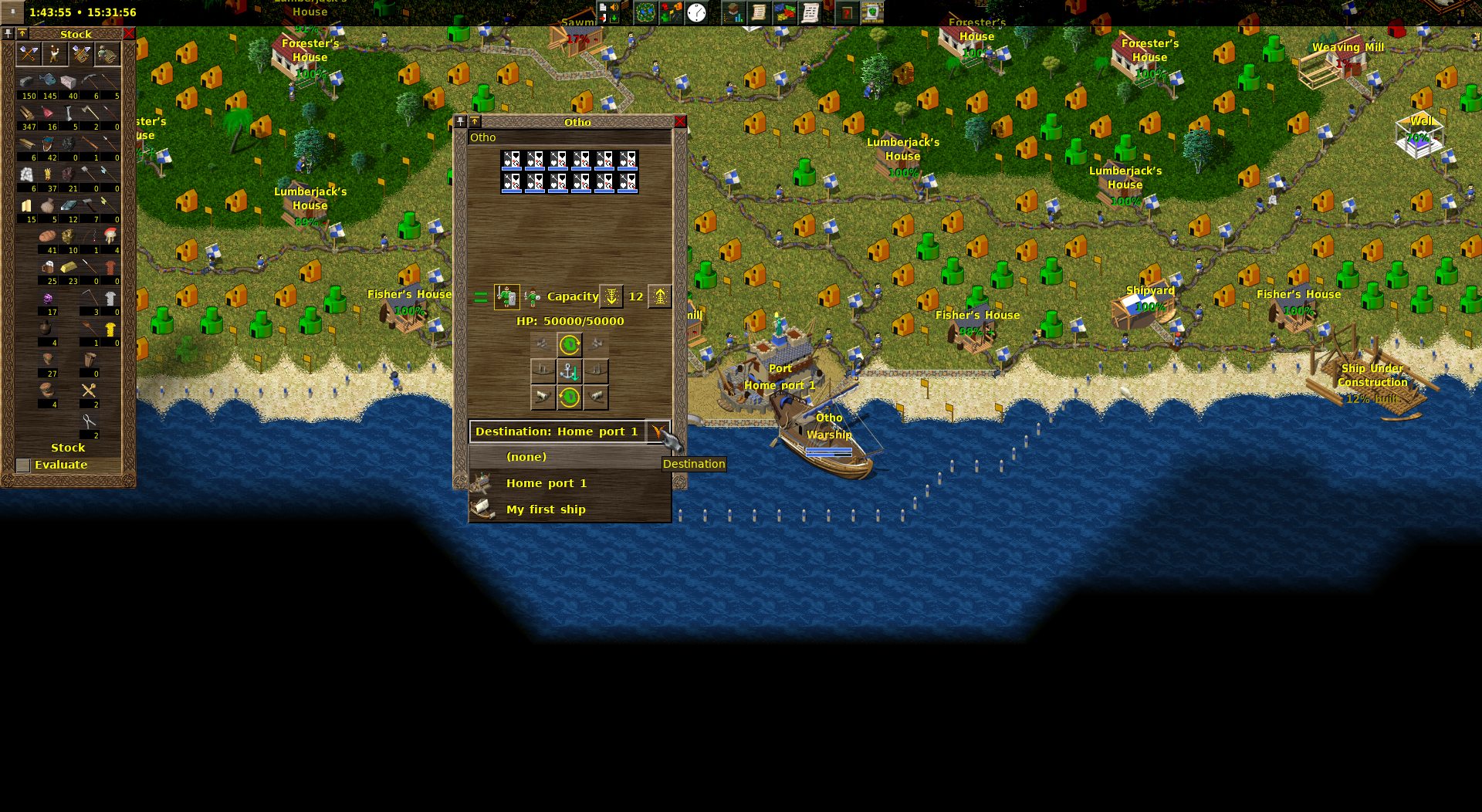Show the statistics menu
This screenshot has height=812, width=1482.
click(x=733, y=12)
